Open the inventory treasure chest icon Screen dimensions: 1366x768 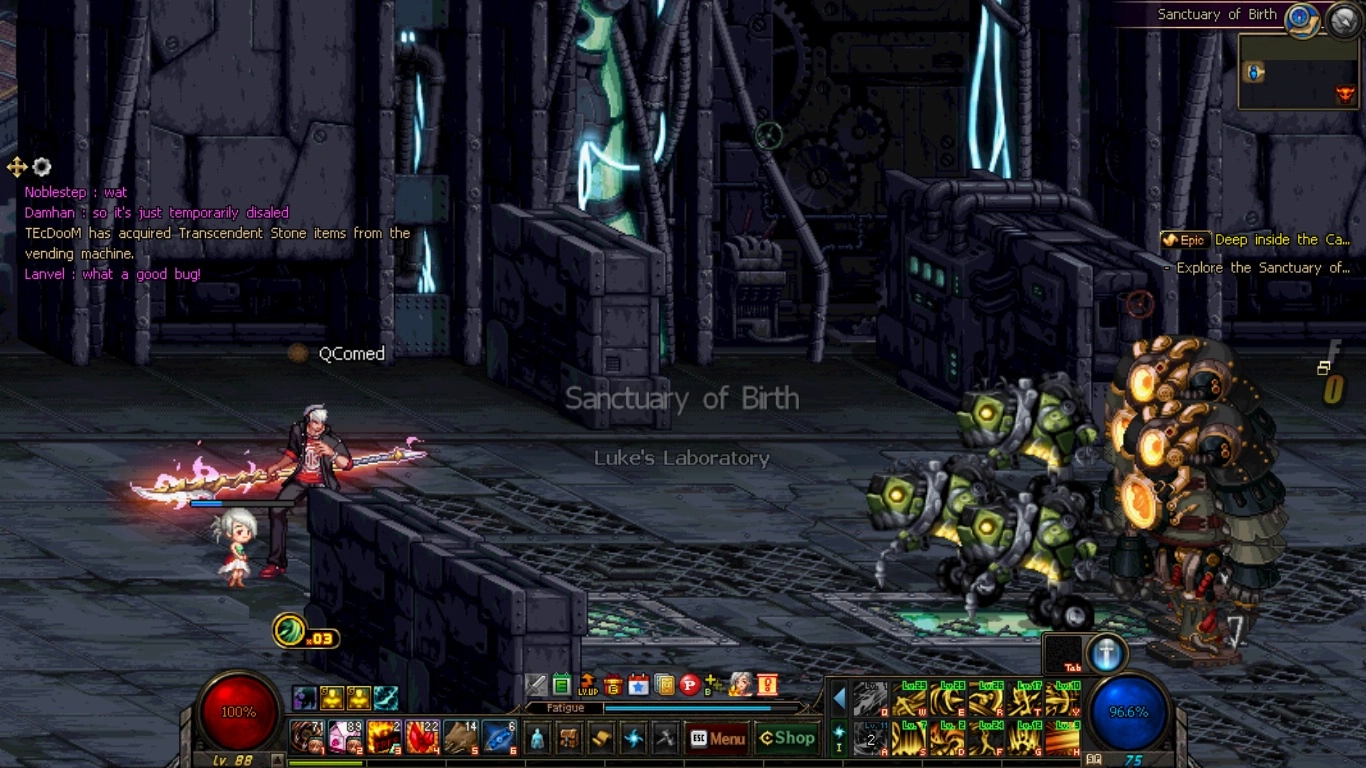tap(569, 739)
